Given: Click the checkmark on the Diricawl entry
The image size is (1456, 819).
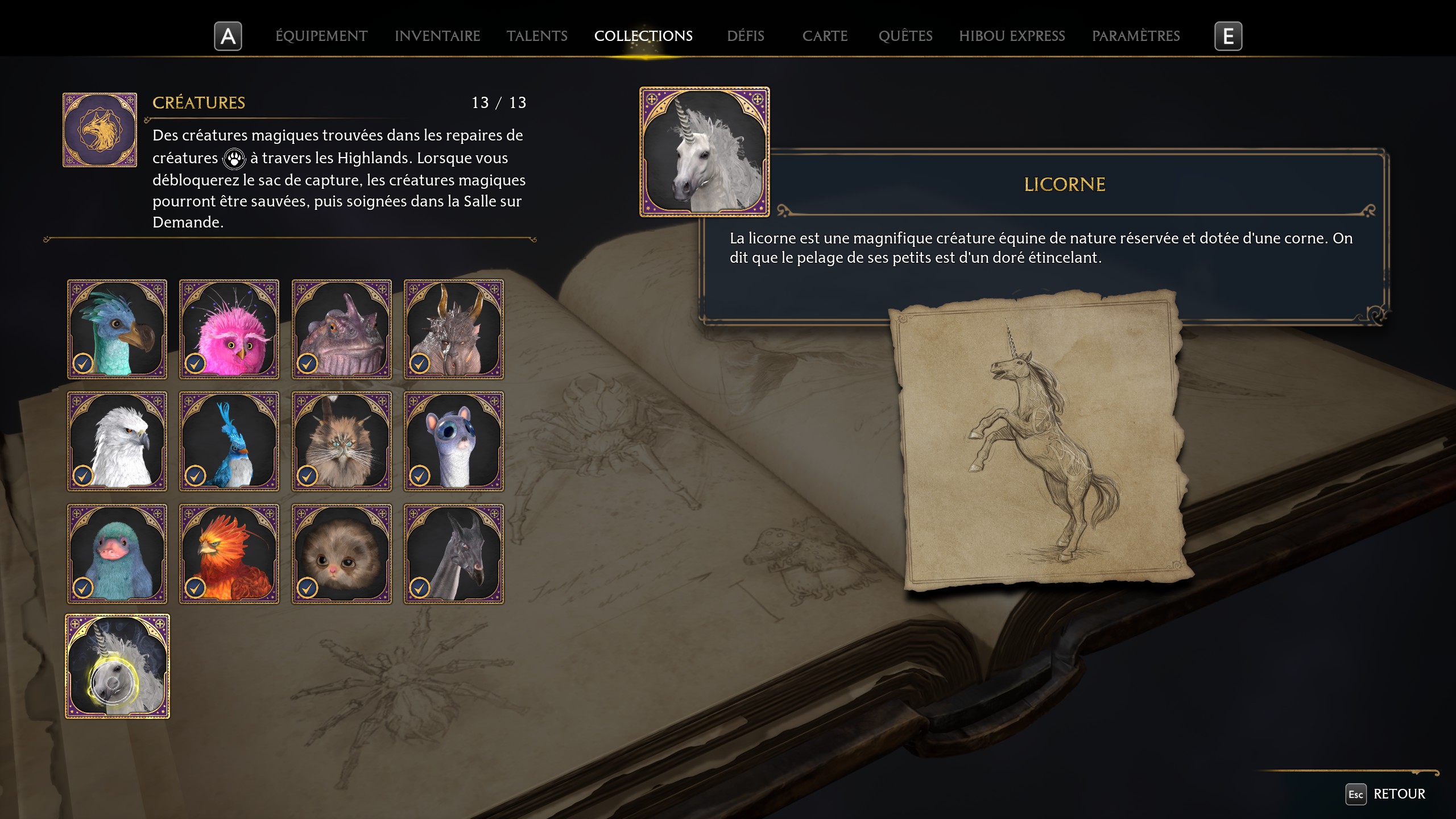Looking at the screenshot, I should pos(83,365).
